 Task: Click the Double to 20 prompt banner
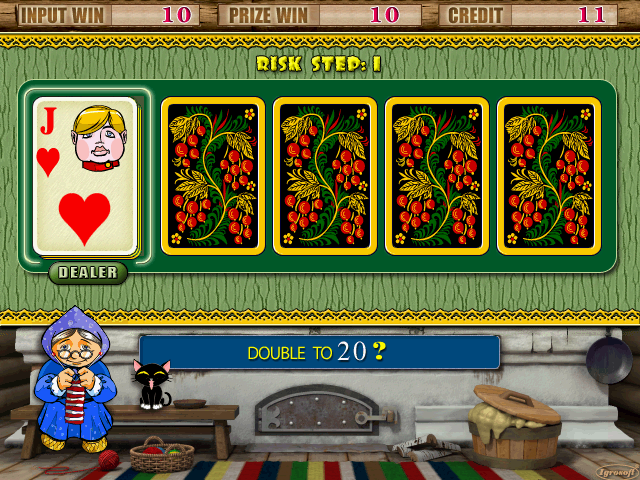(x=319, y=352)
